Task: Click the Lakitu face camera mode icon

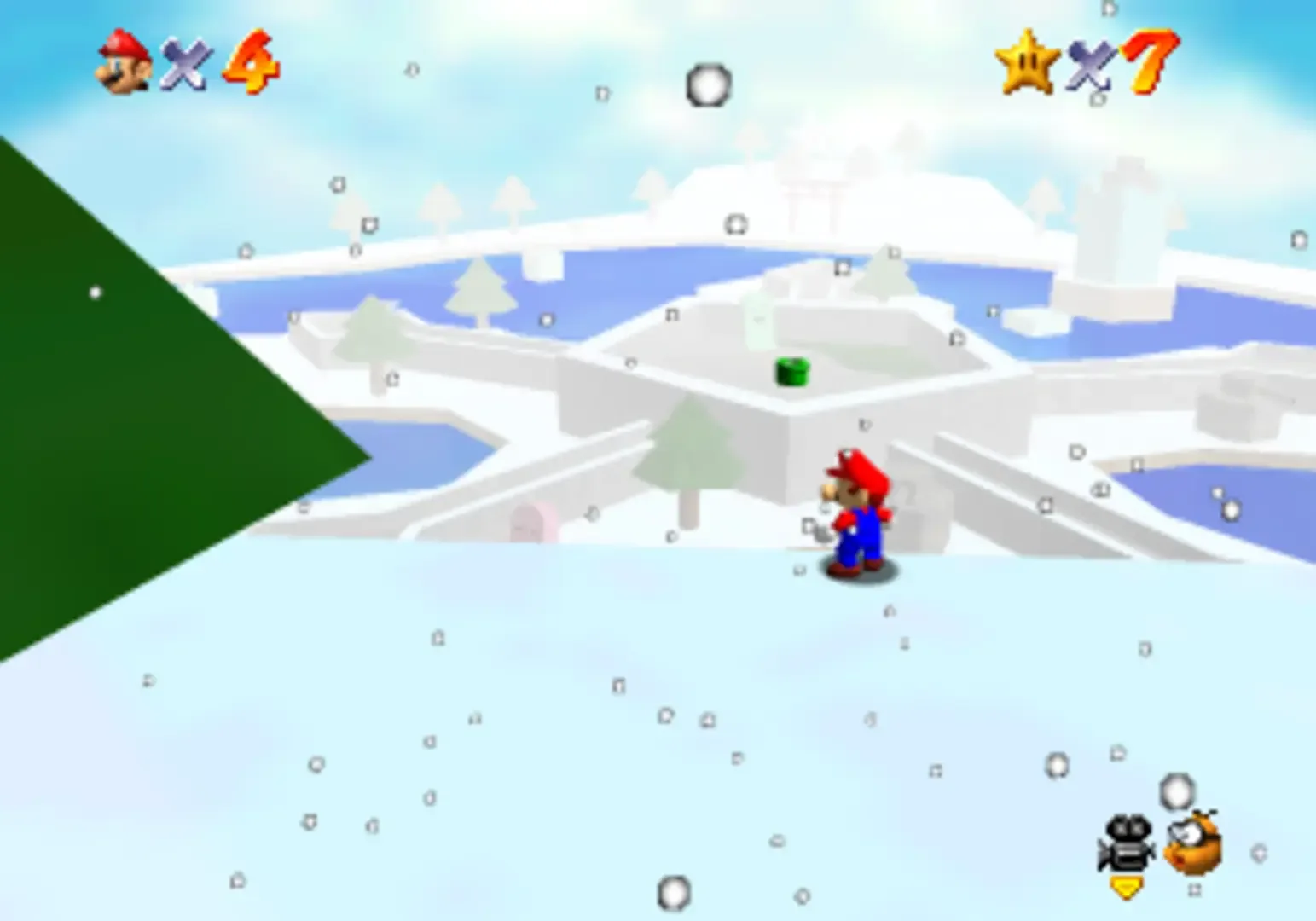Action: click(x=1190, y=844)
